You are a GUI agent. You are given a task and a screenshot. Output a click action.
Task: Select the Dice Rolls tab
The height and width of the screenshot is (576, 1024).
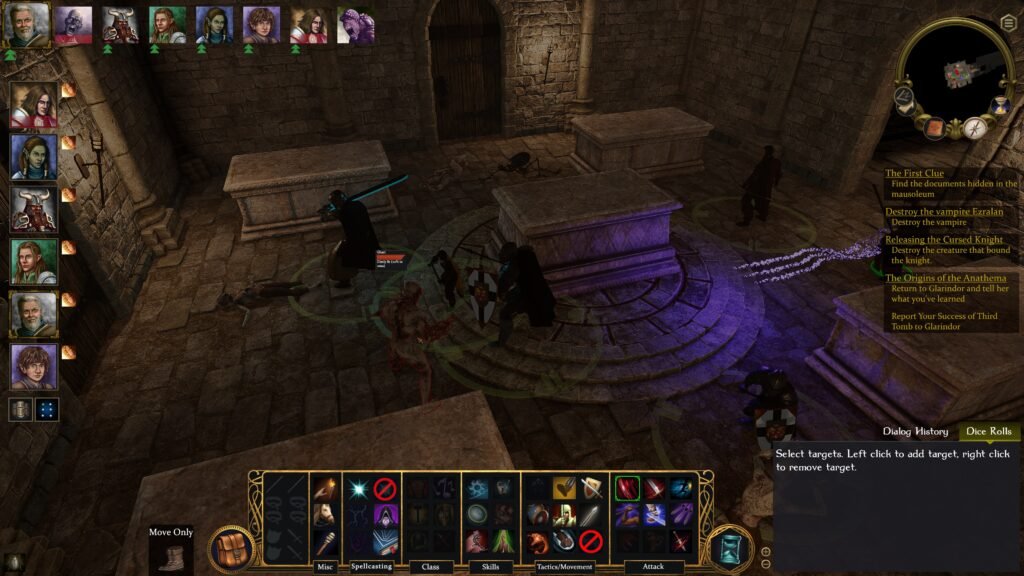(x=989, y=432)
